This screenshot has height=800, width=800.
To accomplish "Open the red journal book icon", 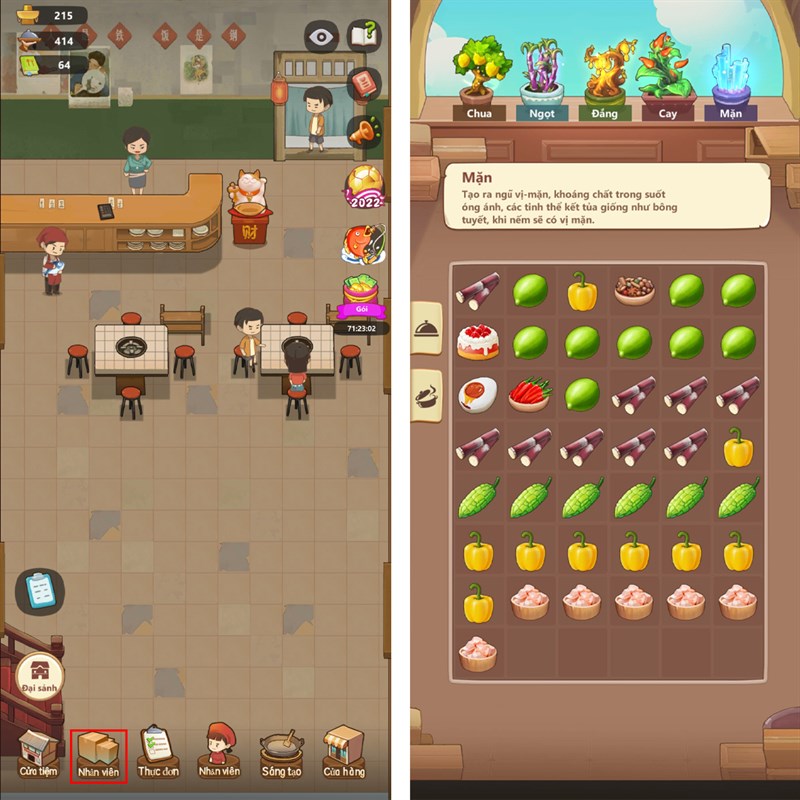I will pos(366,83).
